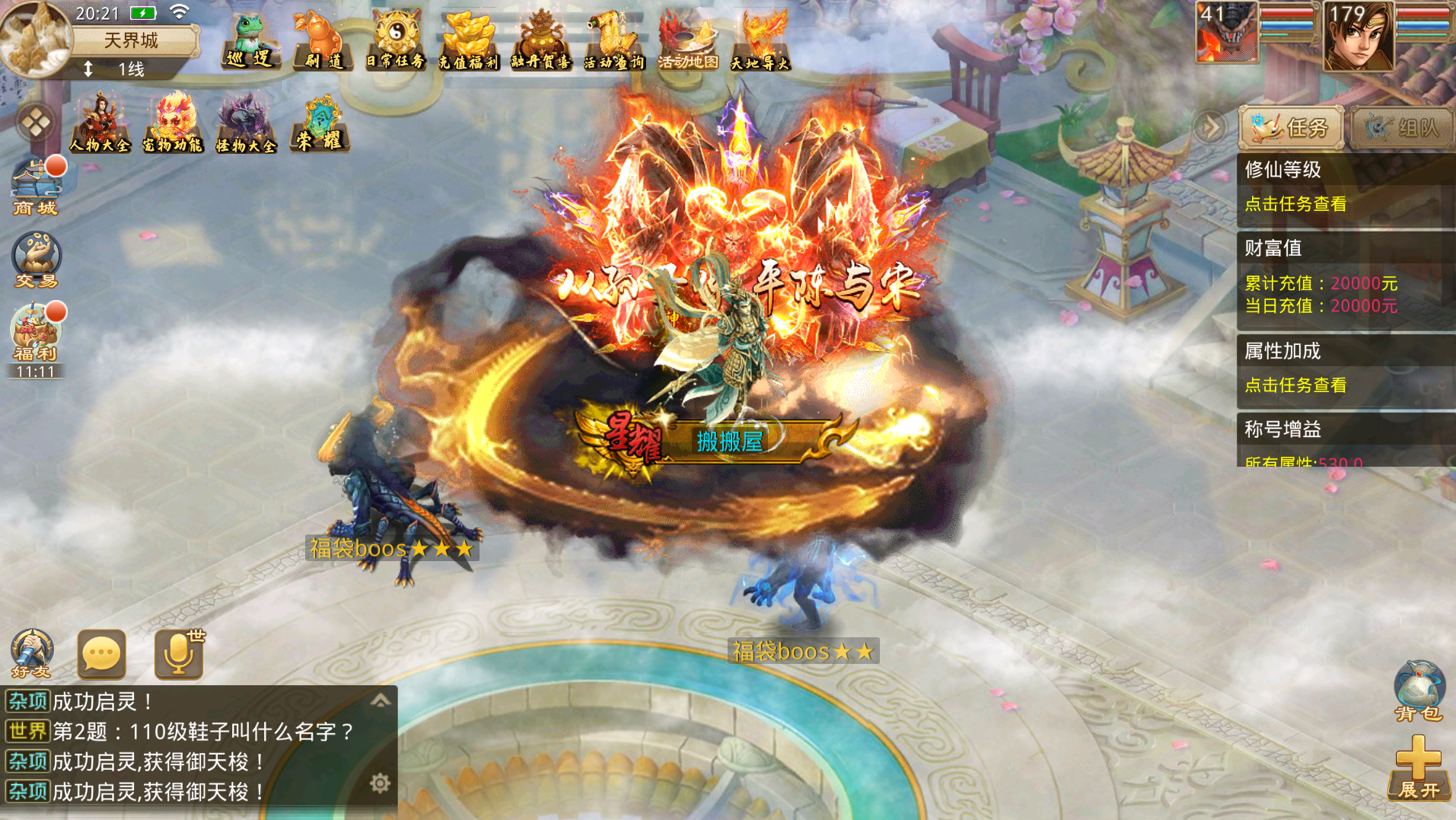Open 怪物大全 monster collection
1456x820 pixels.
pyautogui.click(x=245, y=123)
